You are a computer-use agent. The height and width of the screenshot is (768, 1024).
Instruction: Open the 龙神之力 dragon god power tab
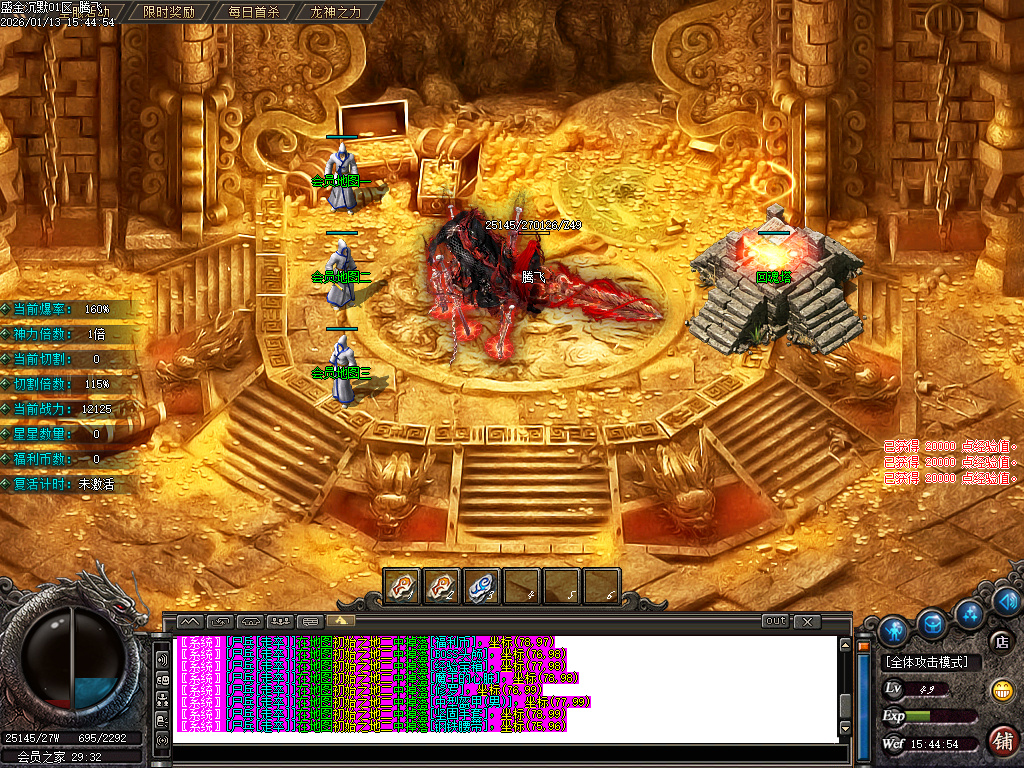click(x=335, y=12)
